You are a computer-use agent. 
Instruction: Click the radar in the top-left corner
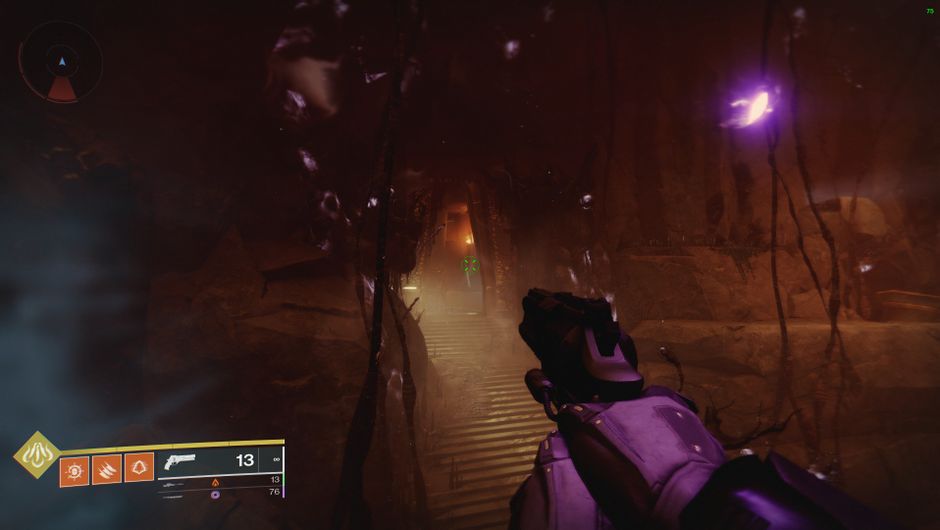click(61, 62)
